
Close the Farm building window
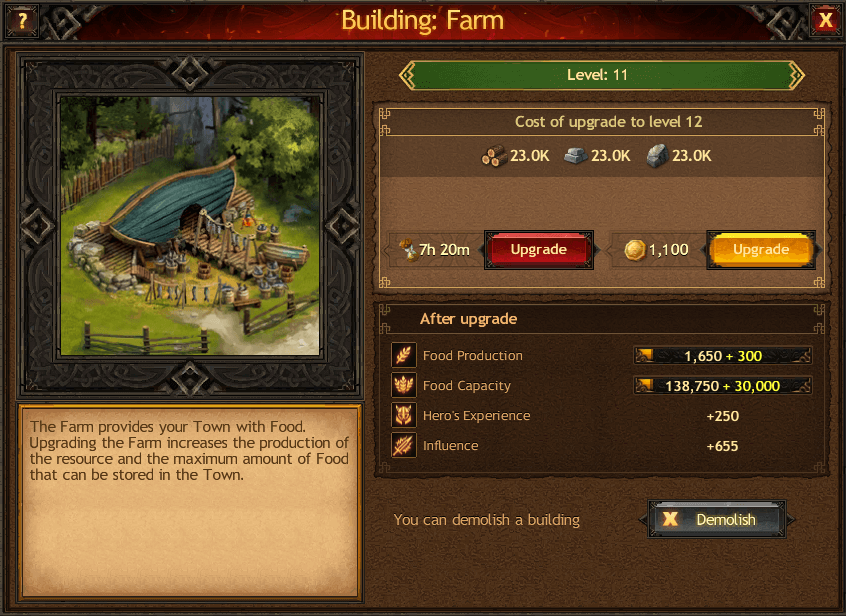(x=825, y=20)
